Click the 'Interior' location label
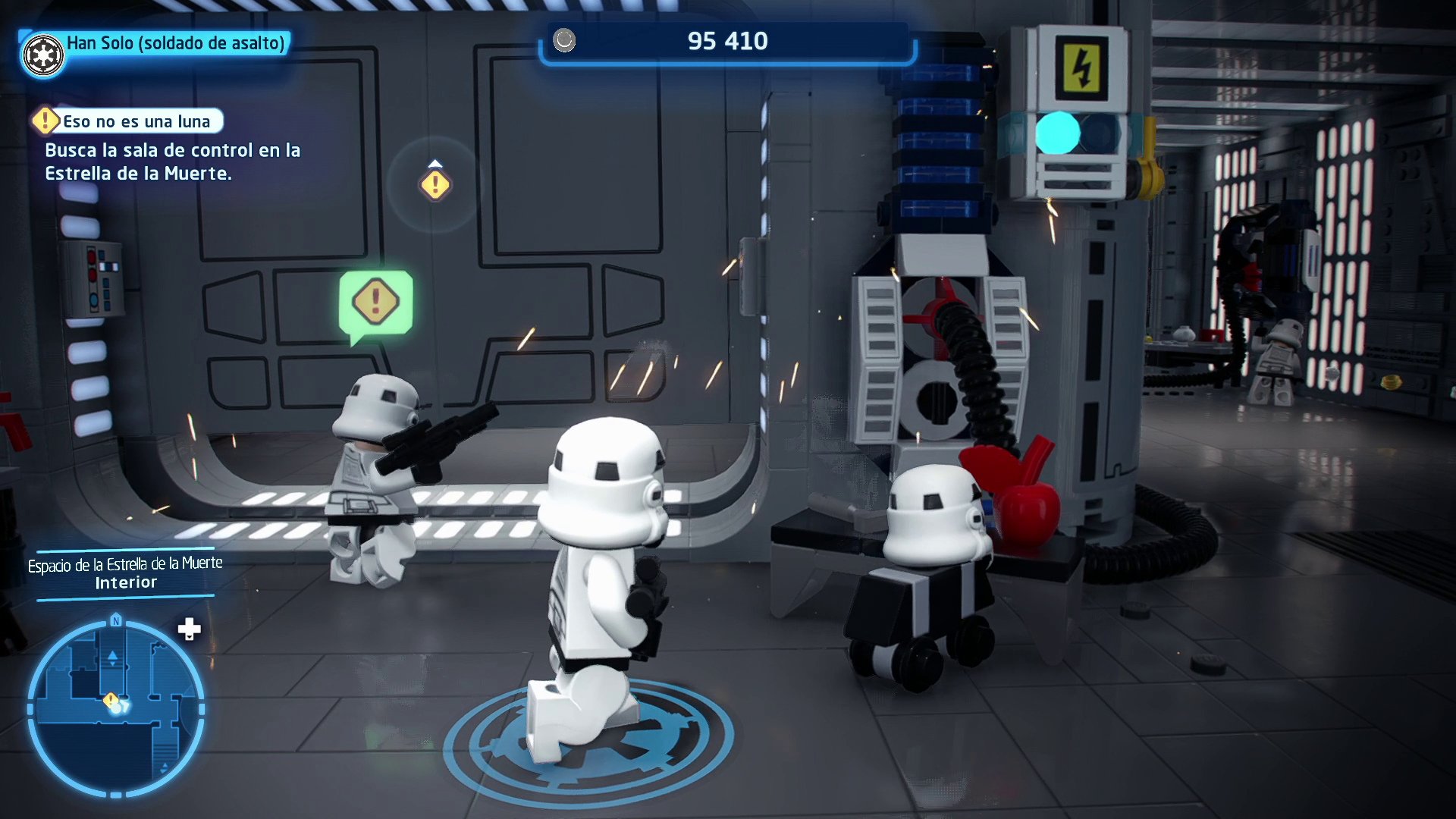 (x=124, y=582)
